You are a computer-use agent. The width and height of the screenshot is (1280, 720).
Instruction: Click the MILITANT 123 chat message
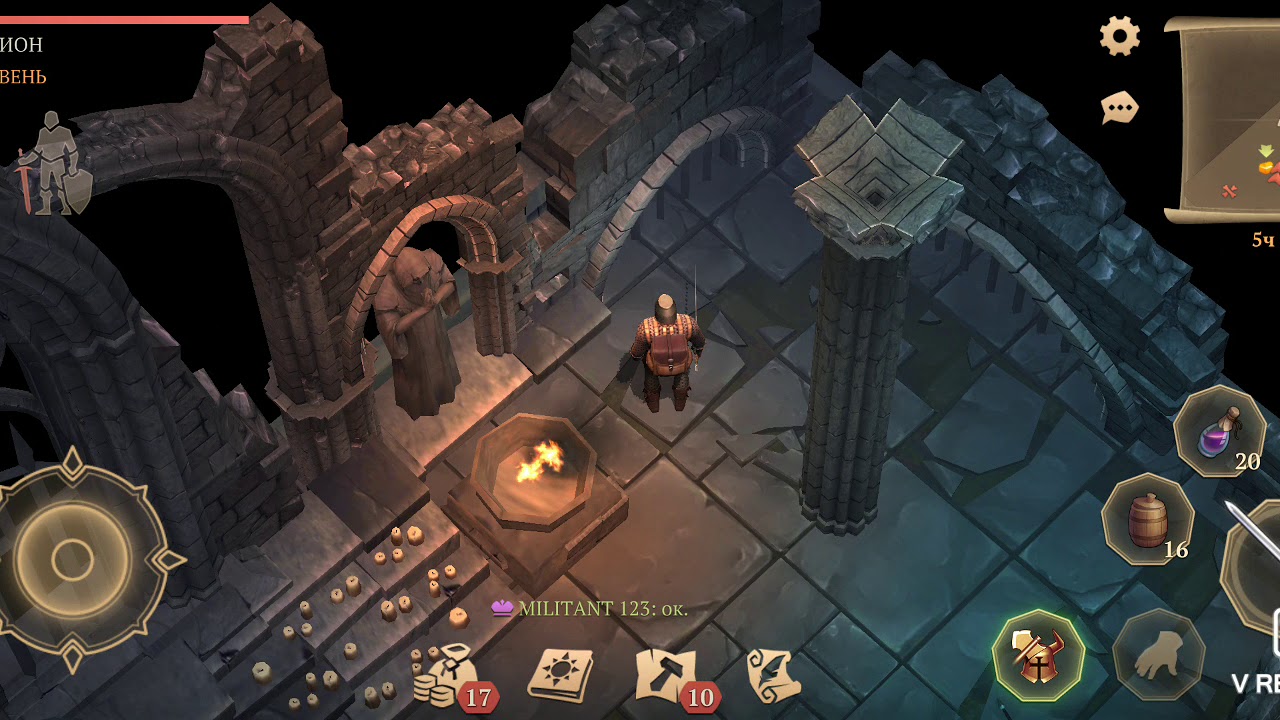pos(590,608)
